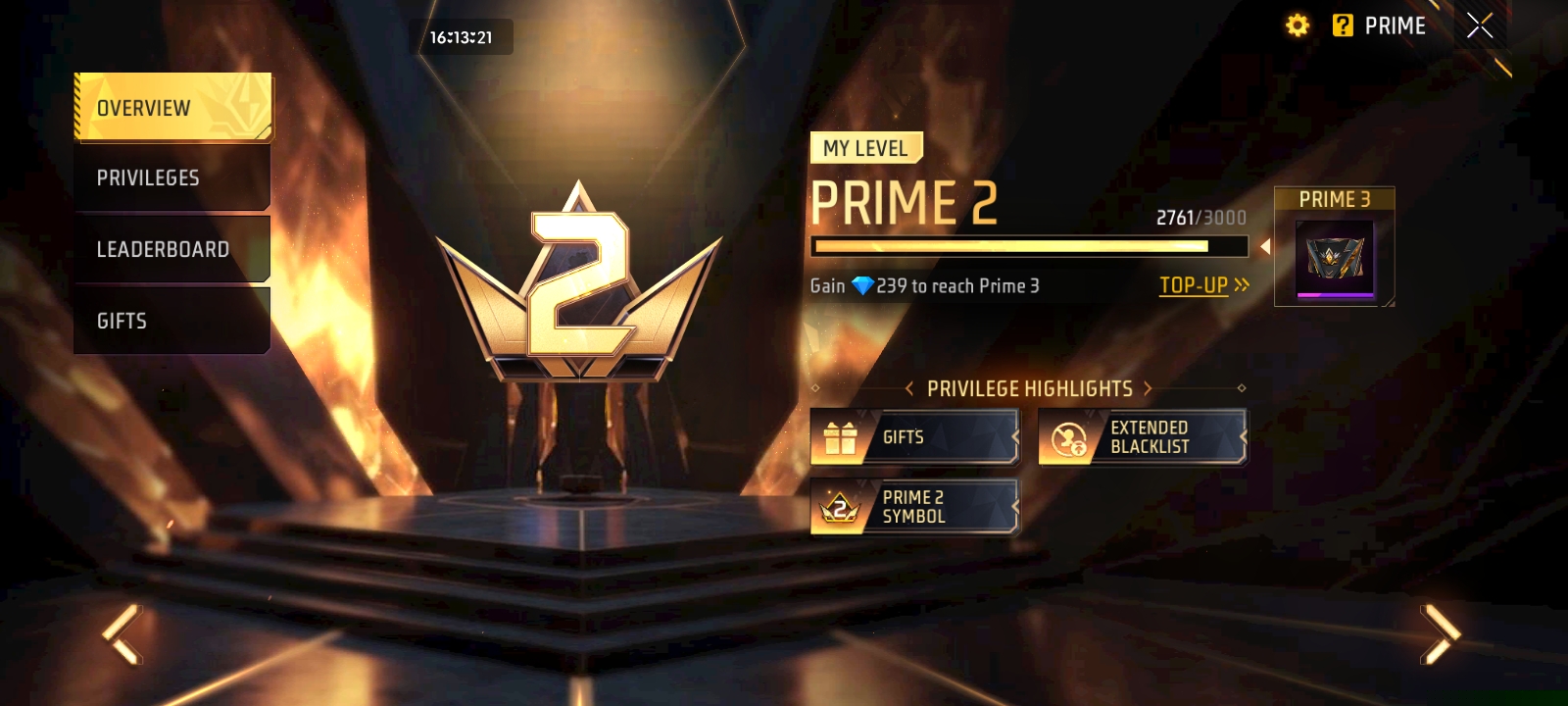Open the Prime help question mark
Image resolution: width=1568 pixels, height=706 pixels.
[1343, 25]
